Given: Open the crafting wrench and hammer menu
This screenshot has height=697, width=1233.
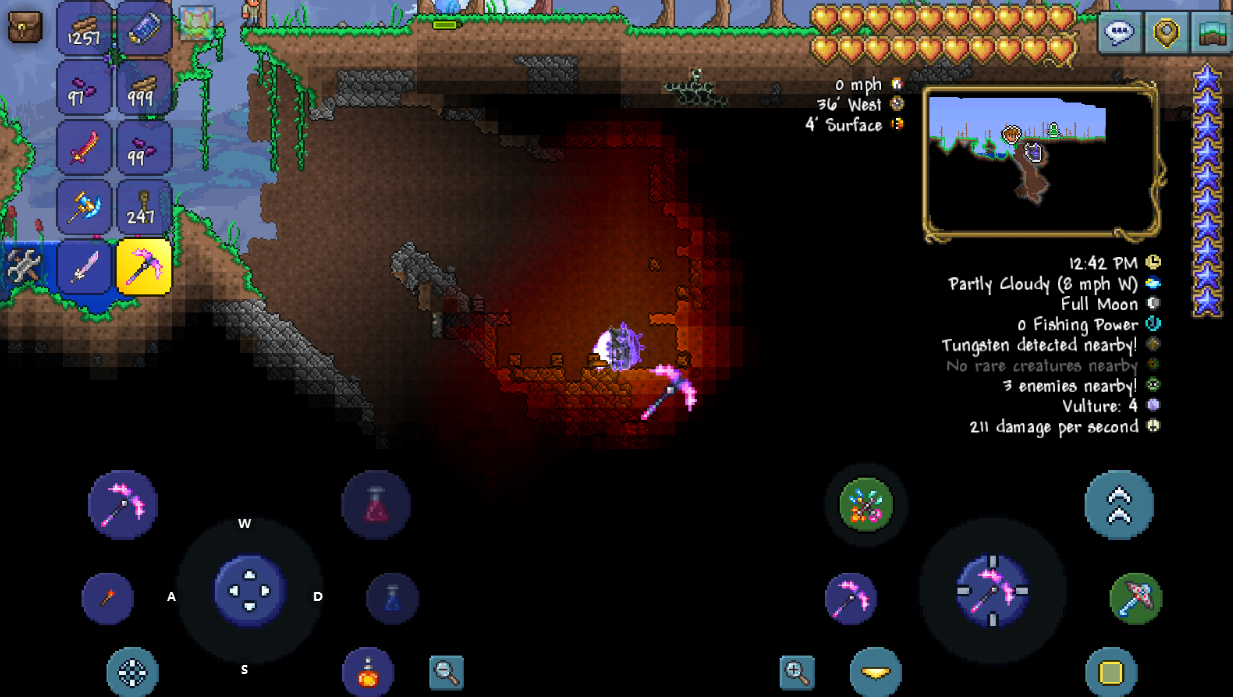Looking at the screenshot, I should (24, 267).
